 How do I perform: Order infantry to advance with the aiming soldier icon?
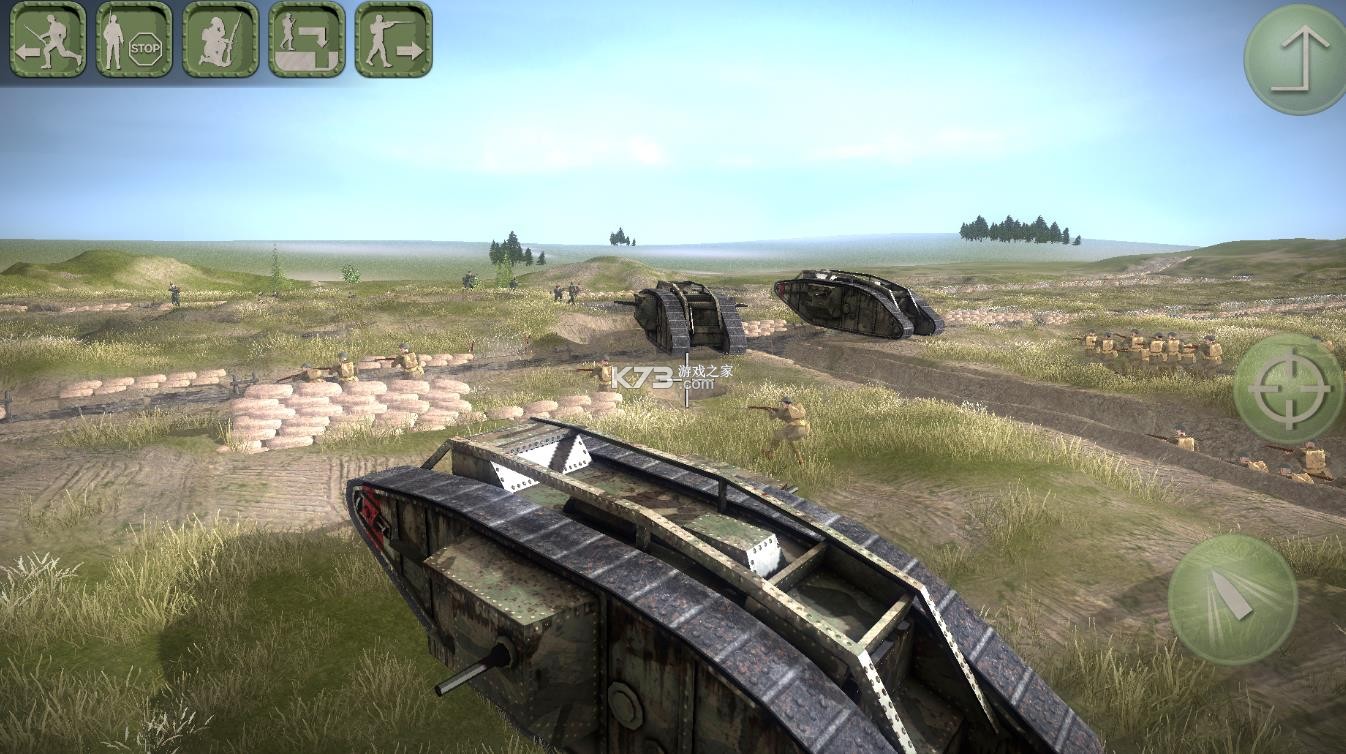[x=393, y=39]
